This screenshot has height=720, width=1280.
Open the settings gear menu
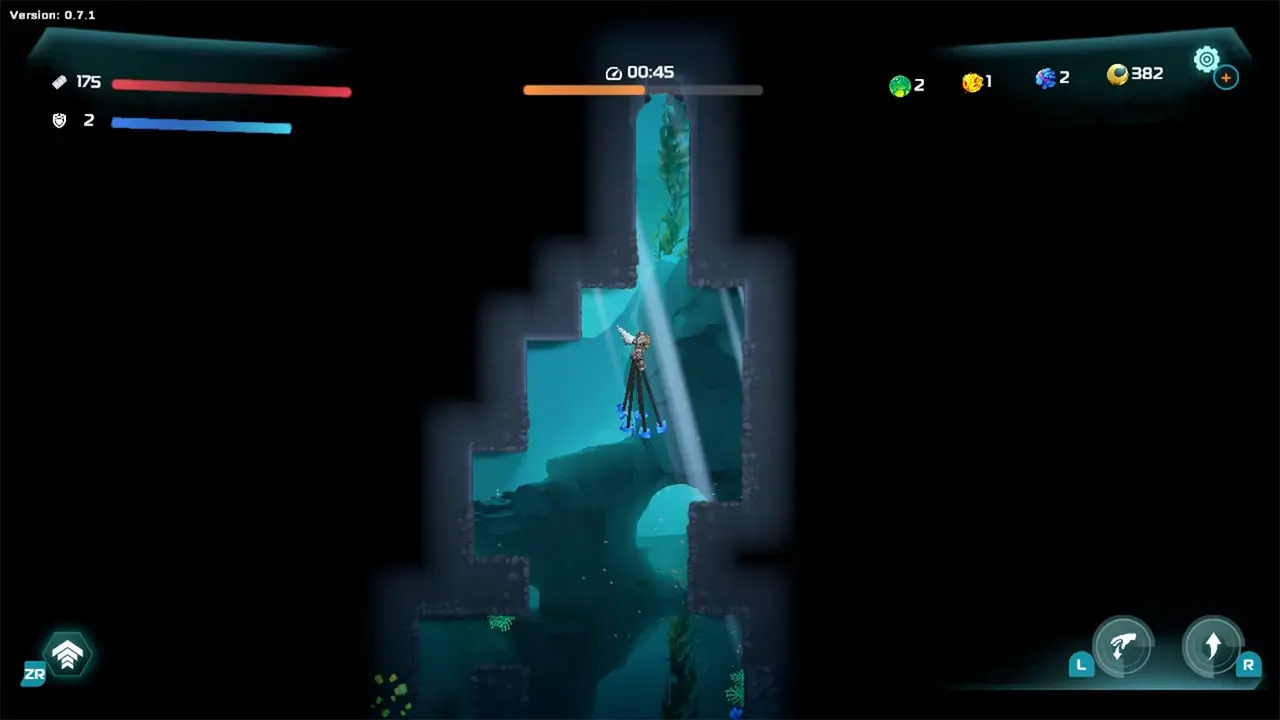click(1206, 59)
